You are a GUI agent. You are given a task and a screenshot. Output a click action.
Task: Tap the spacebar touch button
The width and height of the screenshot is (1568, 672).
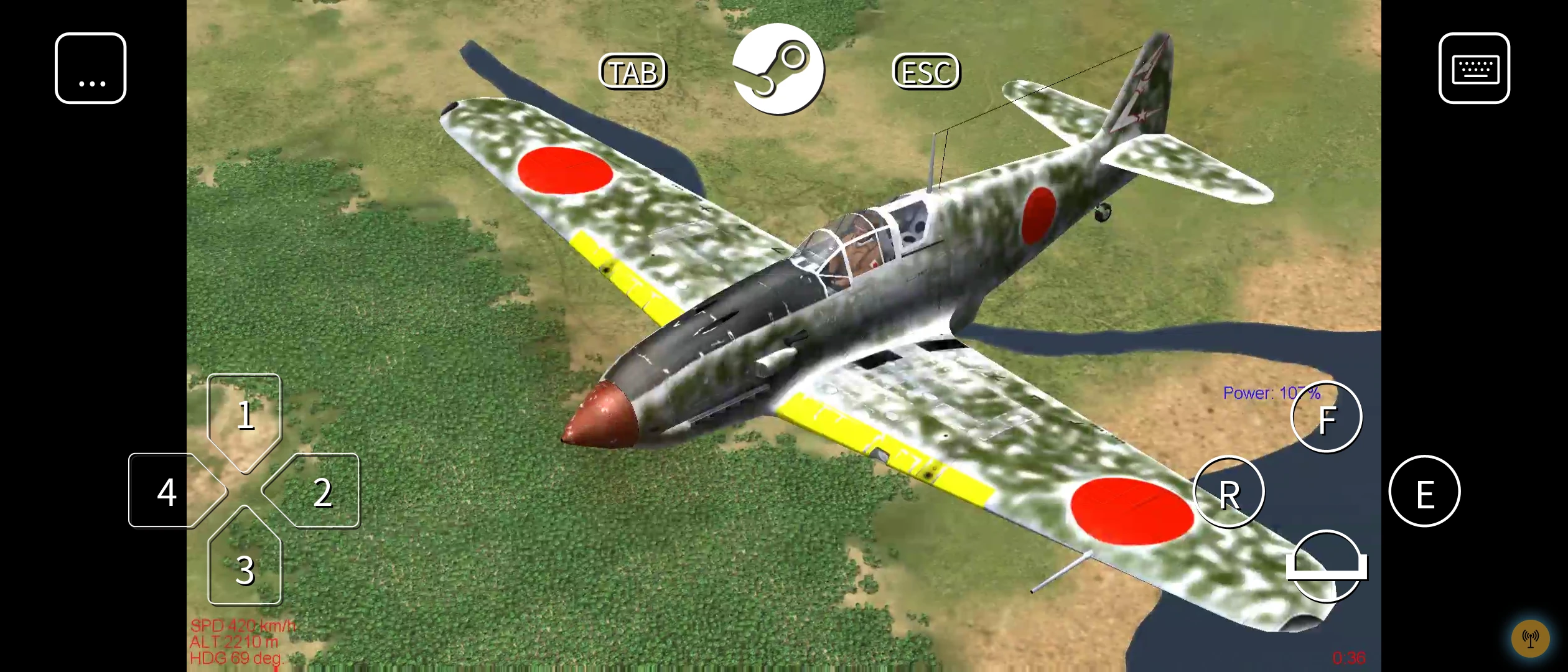pos(1327,566)
